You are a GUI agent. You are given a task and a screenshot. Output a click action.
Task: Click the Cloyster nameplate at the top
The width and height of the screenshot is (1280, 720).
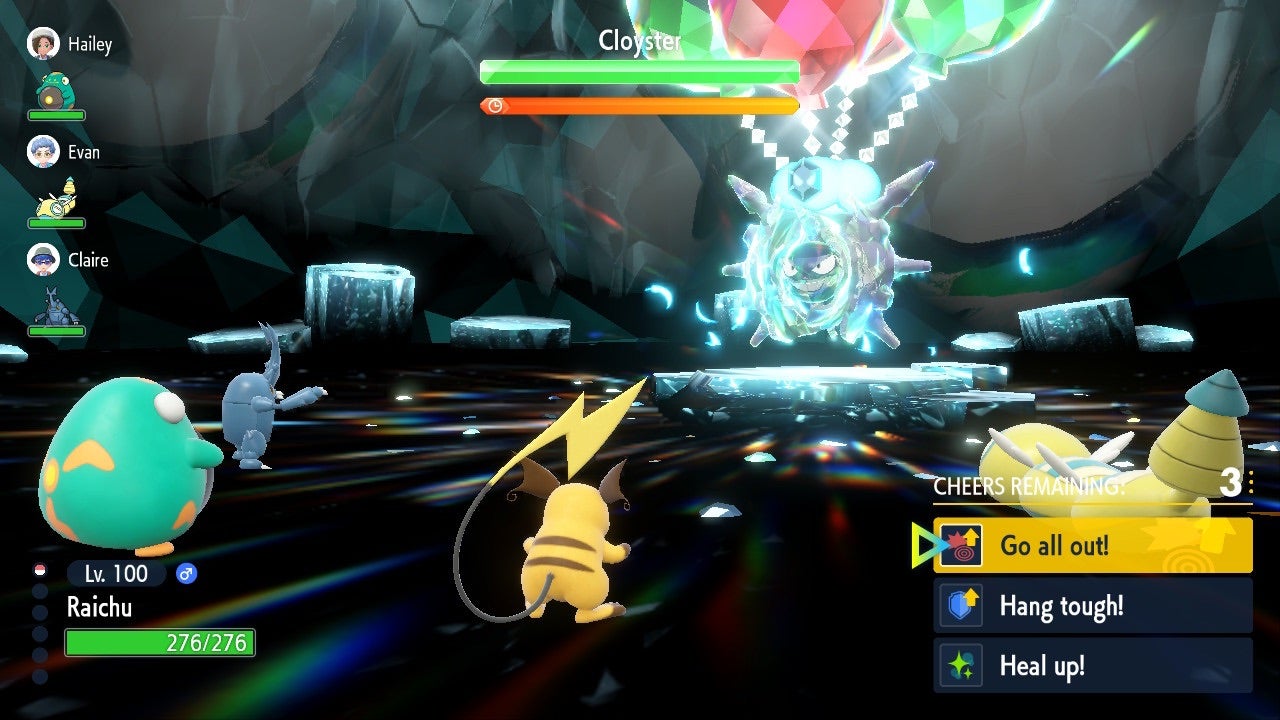[x=640, y=42]
